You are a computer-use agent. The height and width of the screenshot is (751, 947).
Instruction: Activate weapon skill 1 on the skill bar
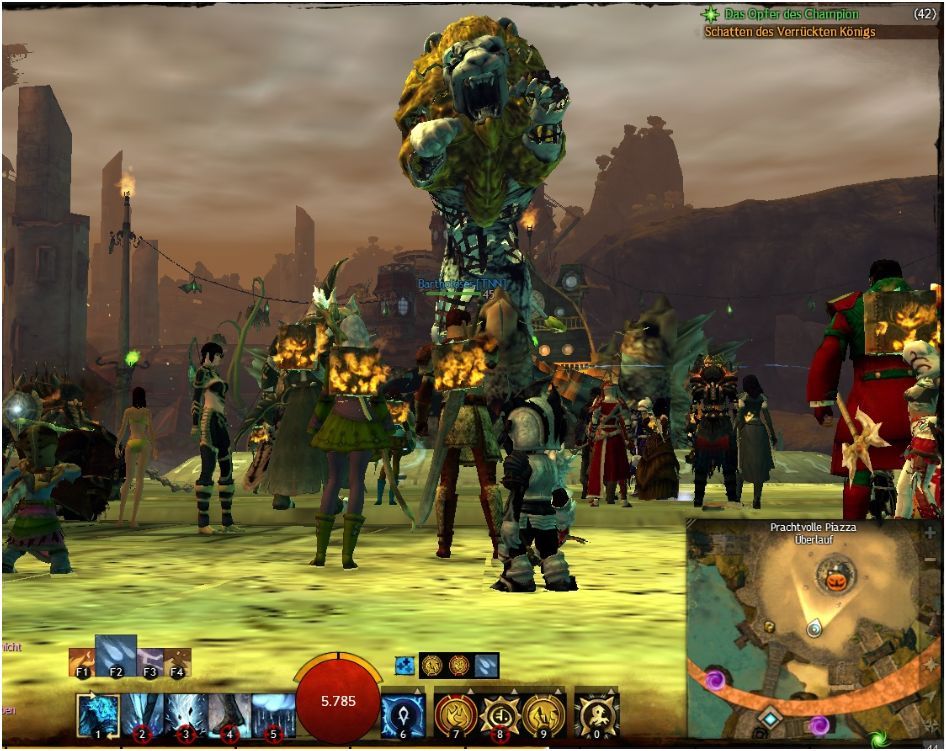(x=100, y=714)
